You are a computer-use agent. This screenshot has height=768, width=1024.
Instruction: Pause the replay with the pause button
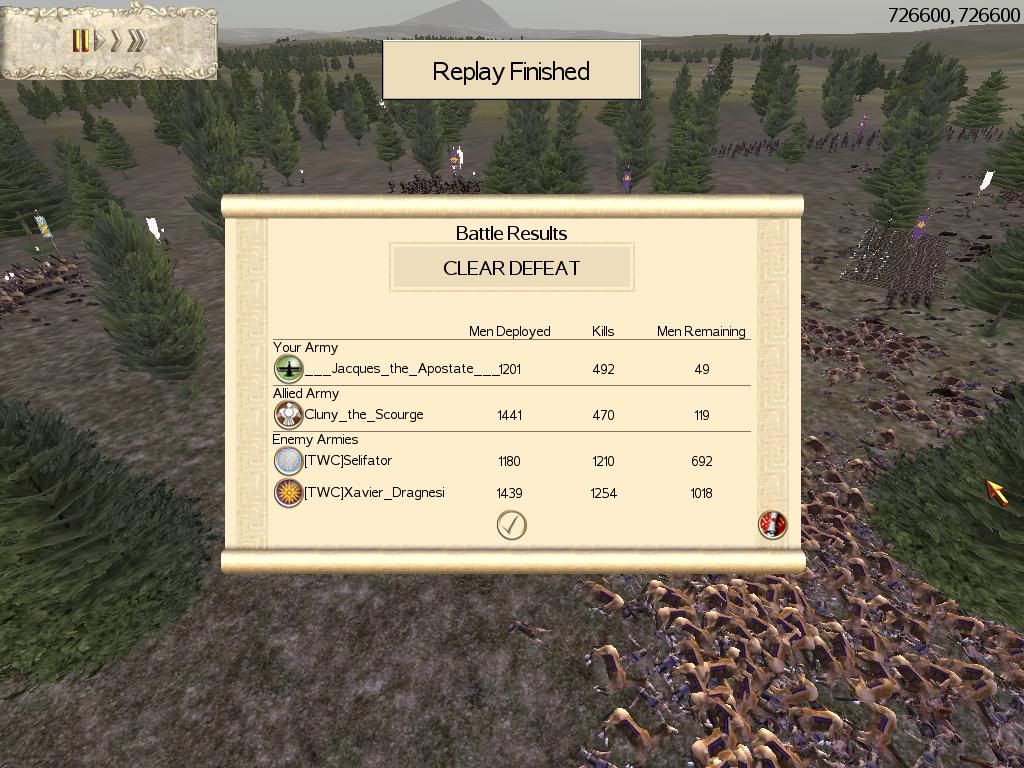(80, 41)
